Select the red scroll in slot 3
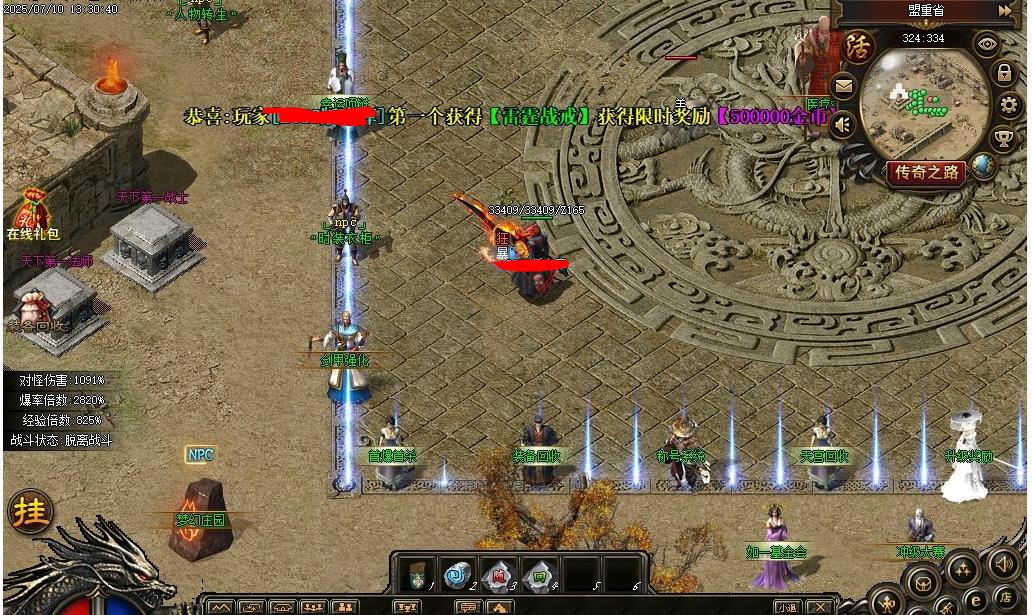 click(496, 574)
